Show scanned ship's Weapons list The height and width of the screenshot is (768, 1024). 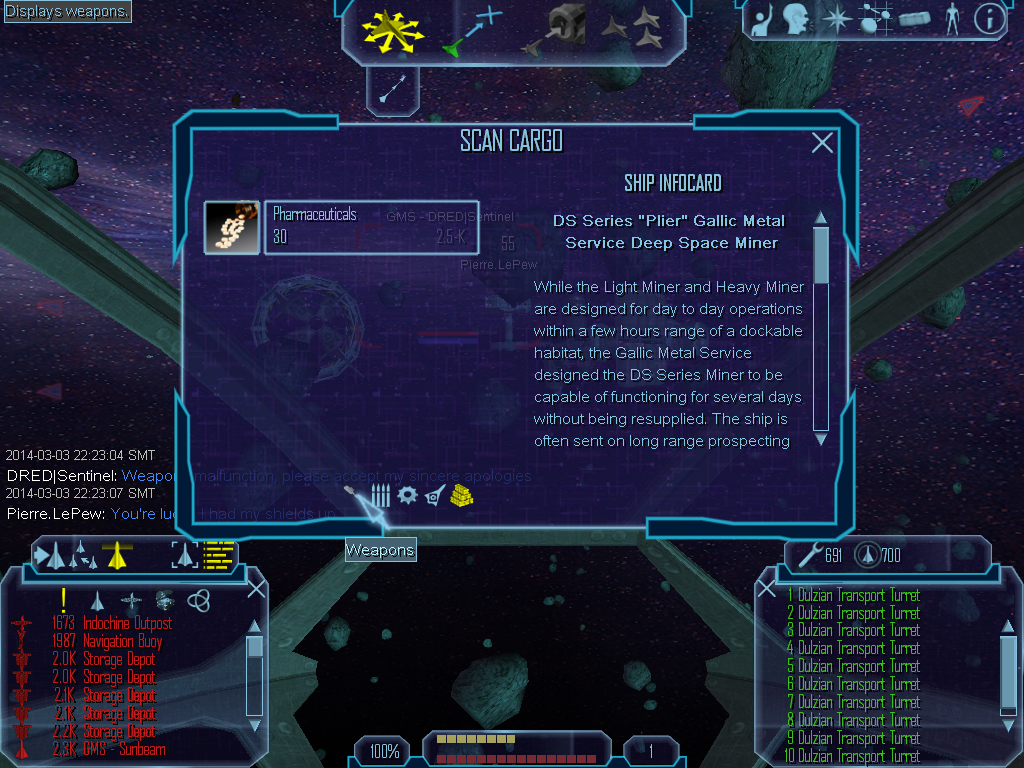(x=355, y=495)
